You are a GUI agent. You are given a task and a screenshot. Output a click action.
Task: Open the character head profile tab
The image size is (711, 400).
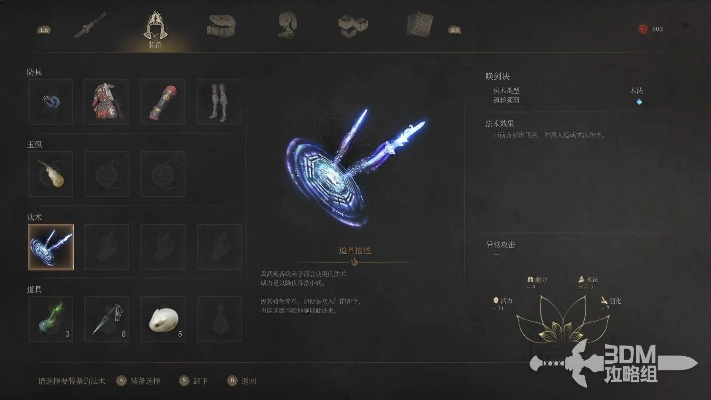click(x=289, y=24)
